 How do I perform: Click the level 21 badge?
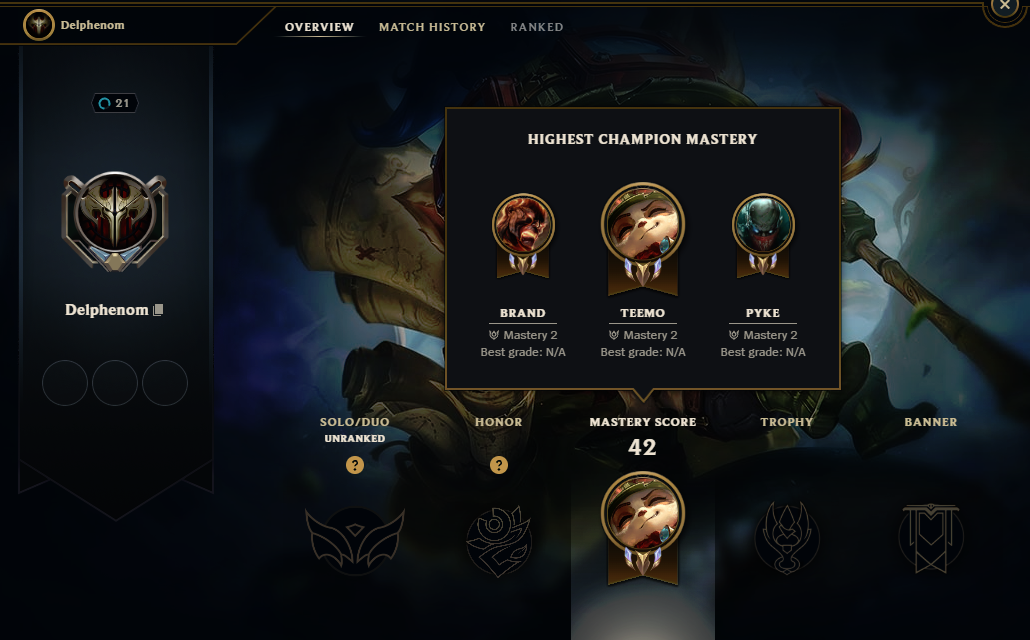[x=115, y=103]
